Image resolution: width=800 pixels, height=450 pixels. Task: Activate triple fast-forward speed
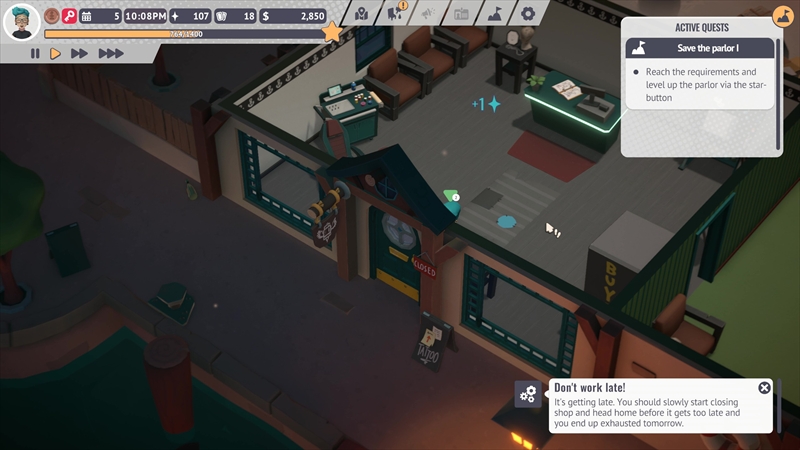point(111,54)
